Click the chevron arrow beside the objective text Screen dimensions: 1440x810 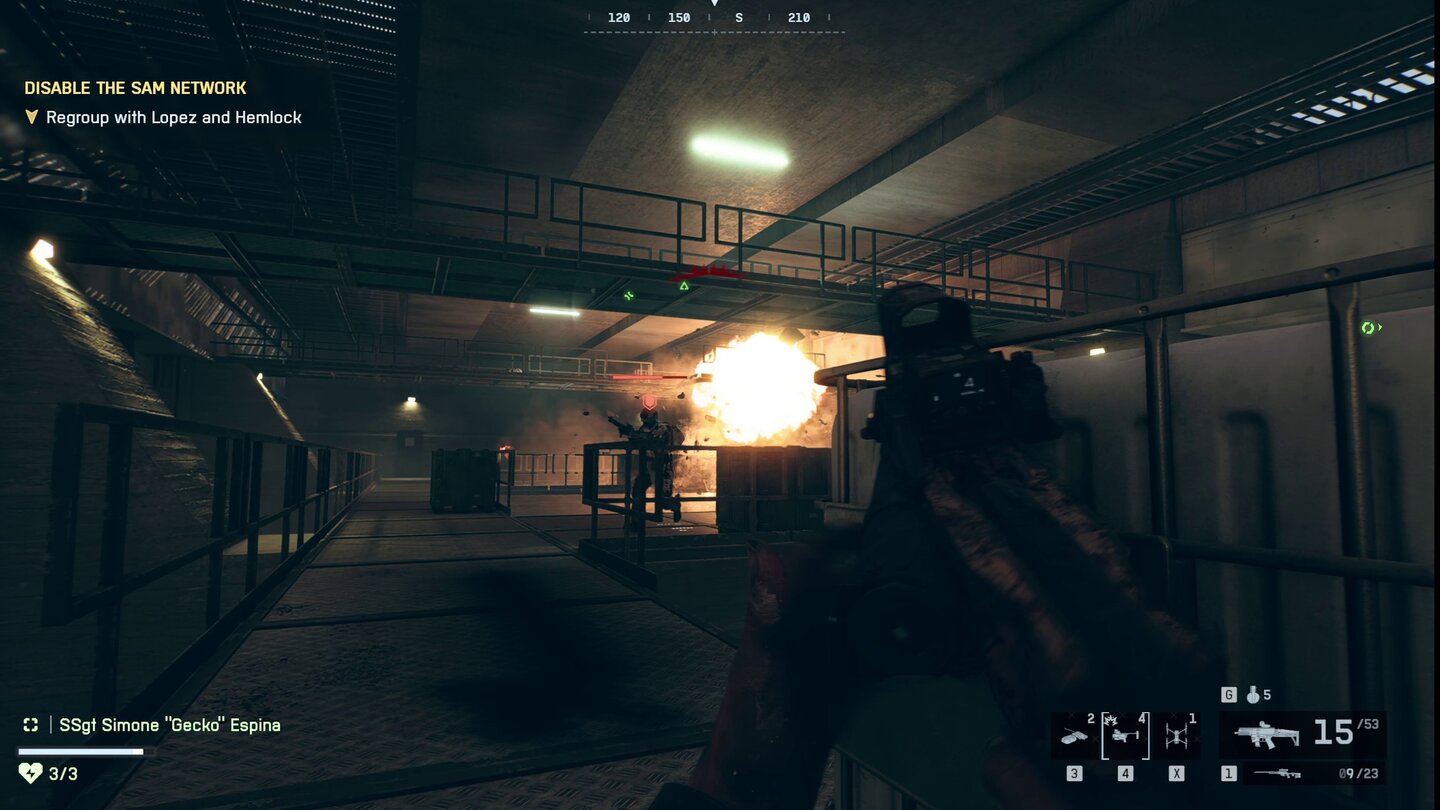pyautogui.click(x=32, y=117)
